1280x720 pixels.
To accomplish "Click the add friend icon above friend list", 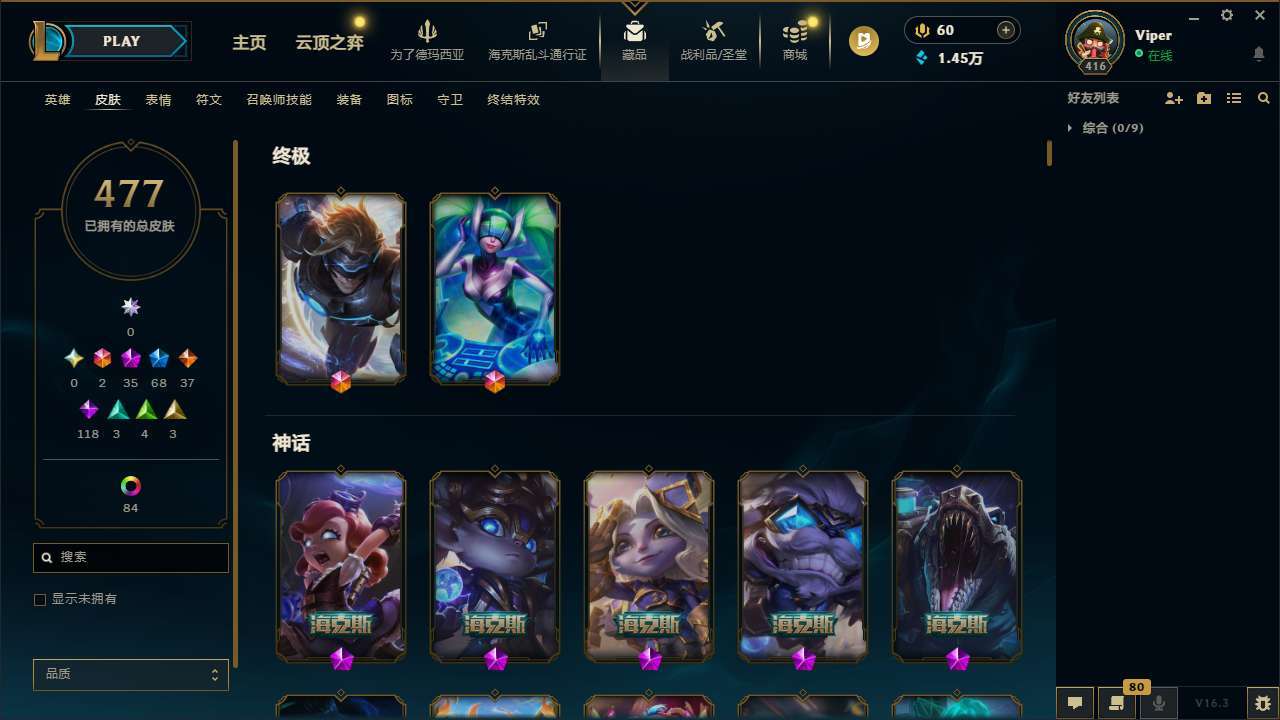I will (x=1175, y=97).
